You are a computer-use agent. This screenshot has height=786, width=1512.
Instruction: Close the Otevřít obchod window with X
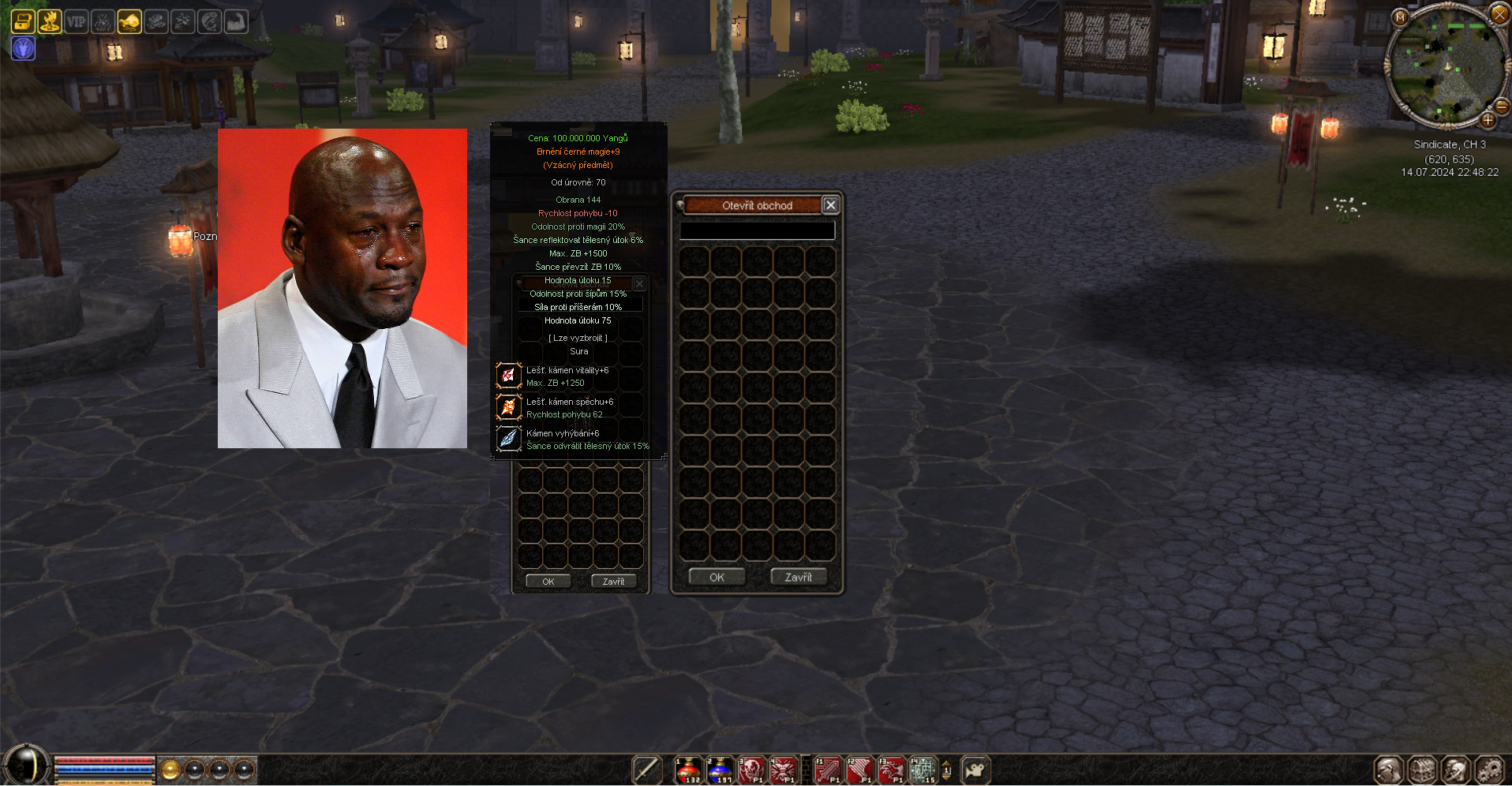pyautogui.click(x=830, y=205)
